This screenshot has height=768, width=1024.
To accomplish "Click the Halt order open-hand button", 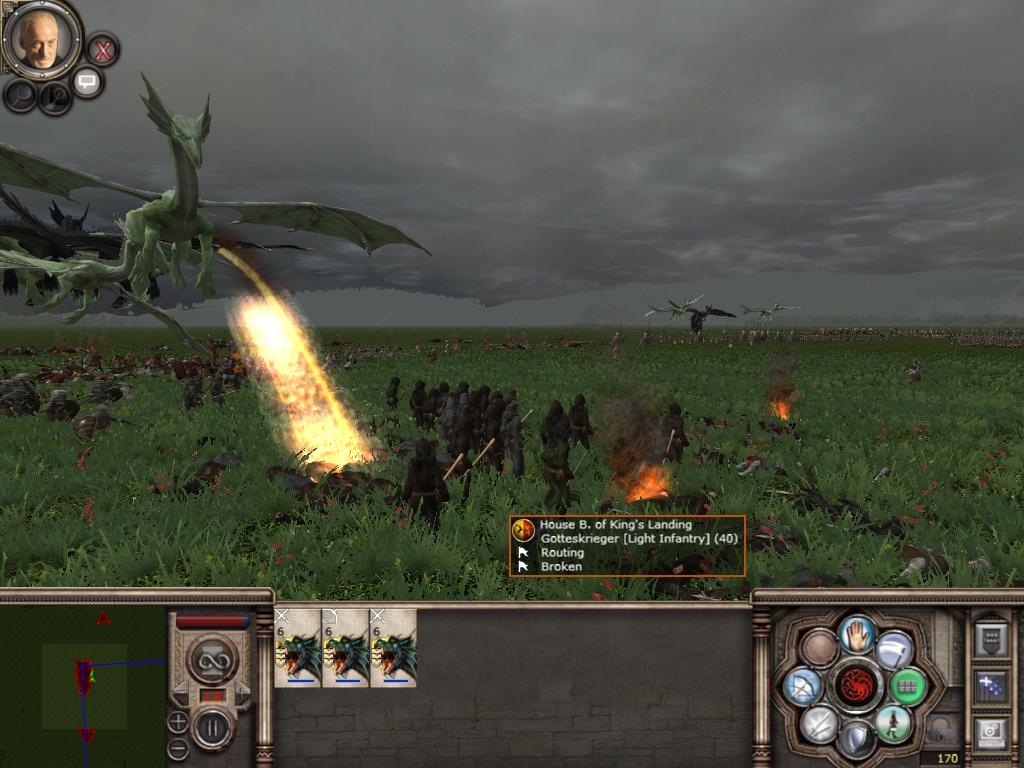I will coord(857,633).
